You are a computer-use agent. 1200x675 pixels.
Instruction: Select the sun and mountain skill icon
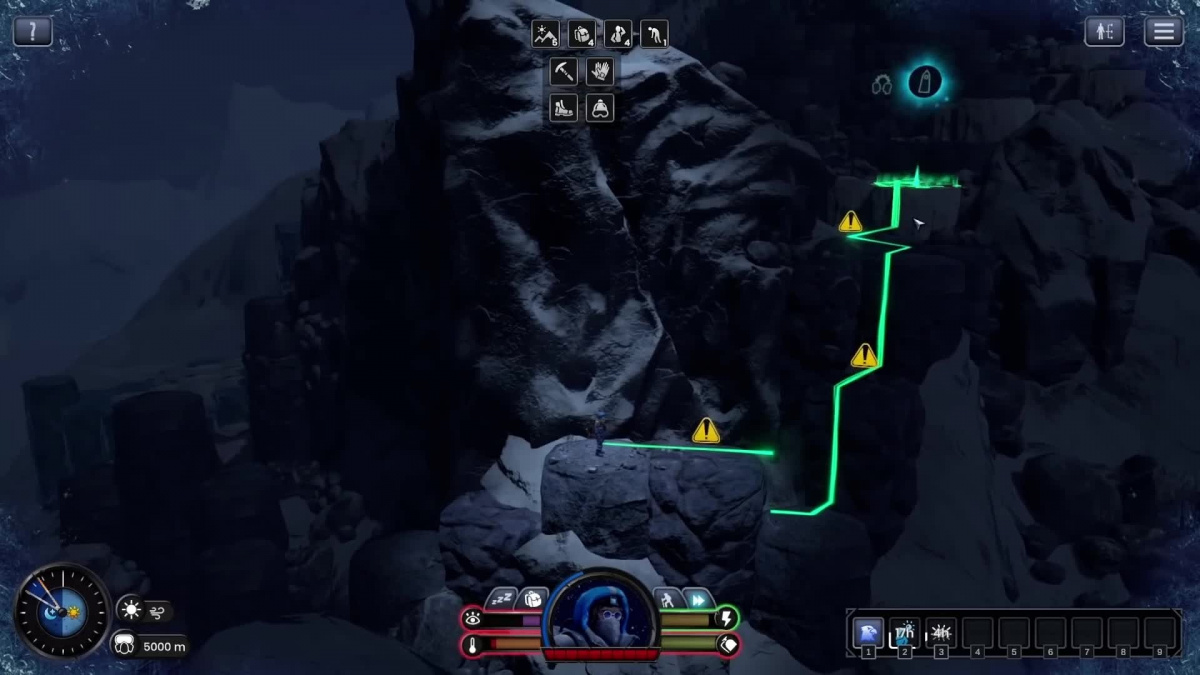(x=546, y=35)
